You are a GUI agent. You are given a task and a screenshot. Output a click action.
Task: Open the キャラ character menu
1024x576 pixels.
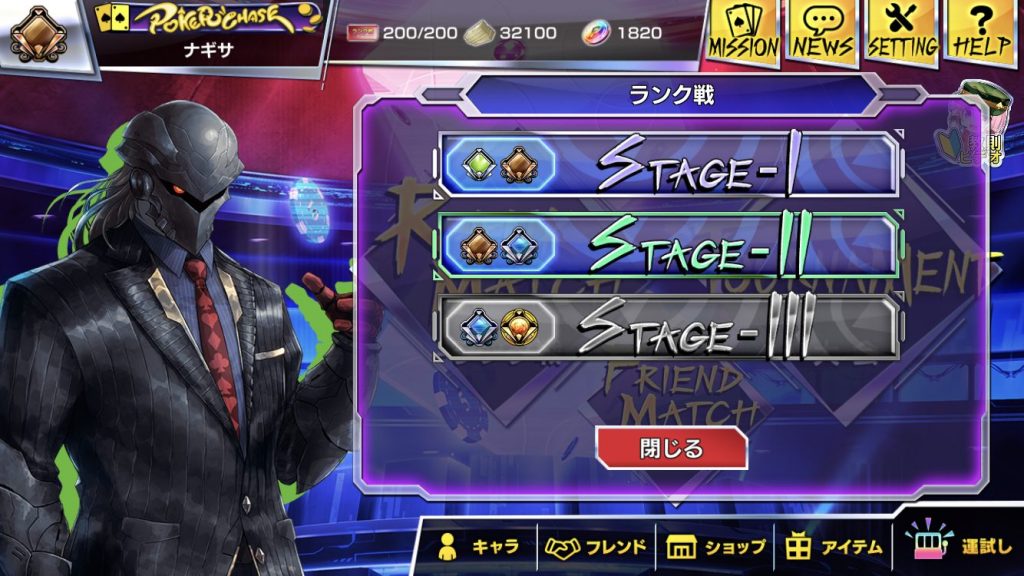coord(479,547)
